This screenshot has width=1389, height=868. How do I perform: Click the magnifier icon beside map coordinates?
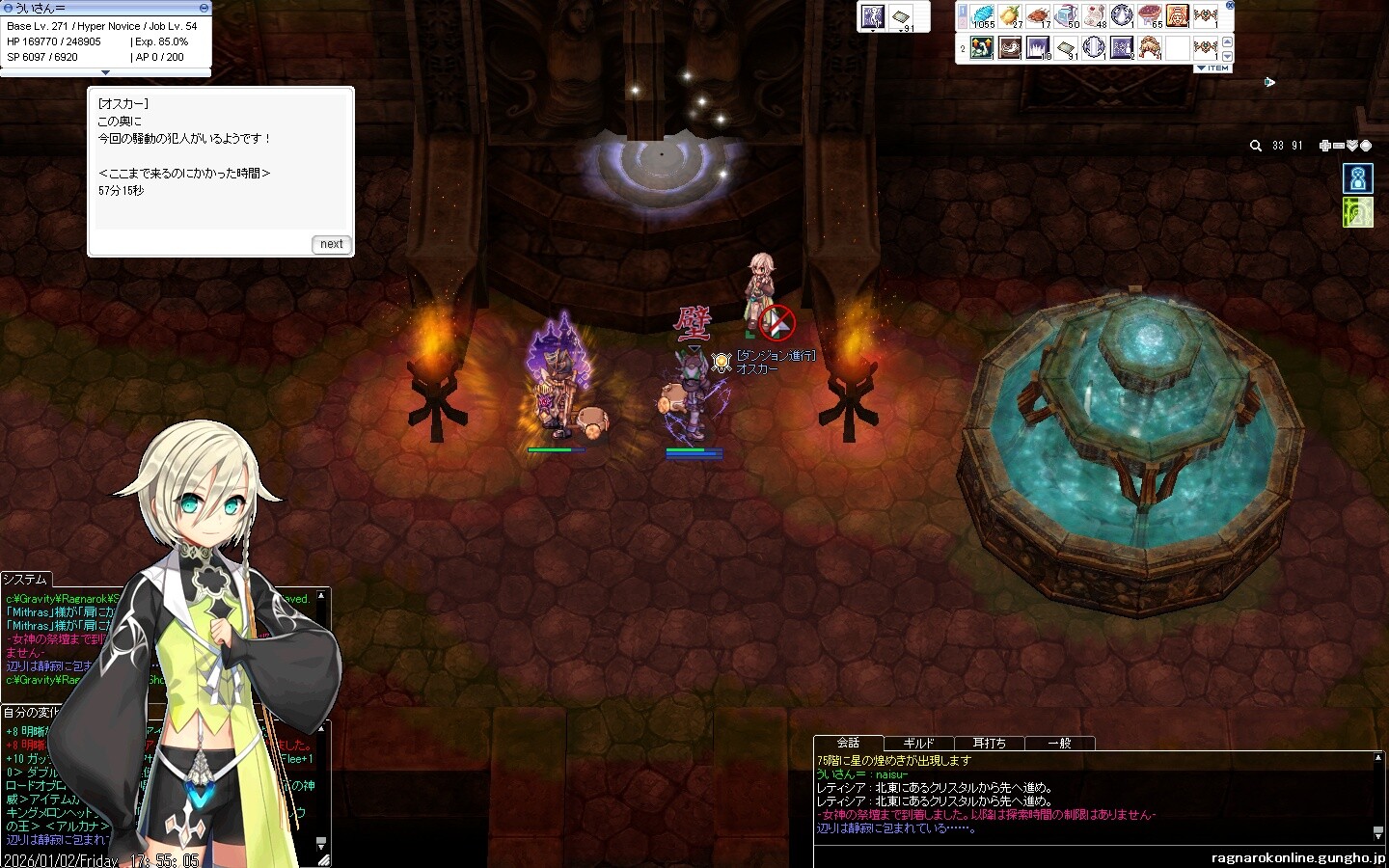pyautogui.click(x=1255, y=146)
